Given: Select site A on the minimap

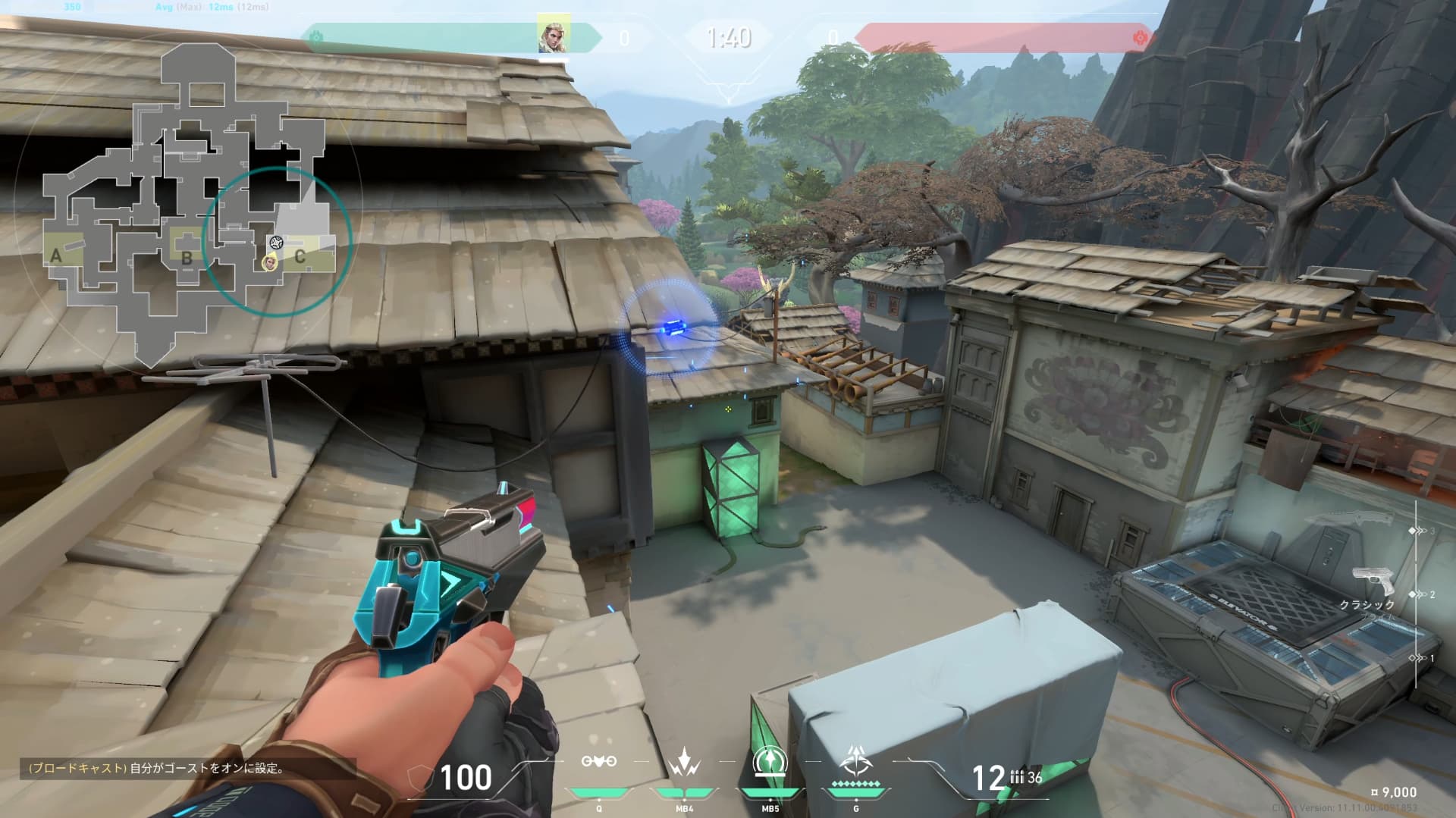Looking at the screenshot, I should coord(56,255).
